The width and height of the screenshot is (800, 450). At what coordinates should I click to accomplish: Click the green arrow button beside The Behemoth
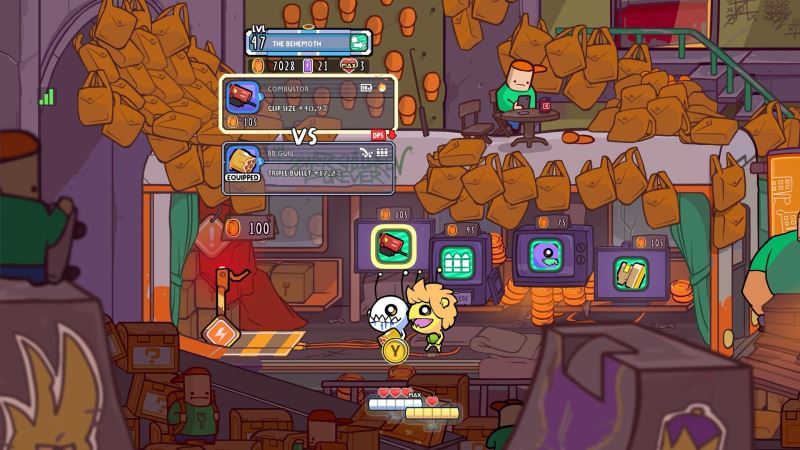click(359, 43)
